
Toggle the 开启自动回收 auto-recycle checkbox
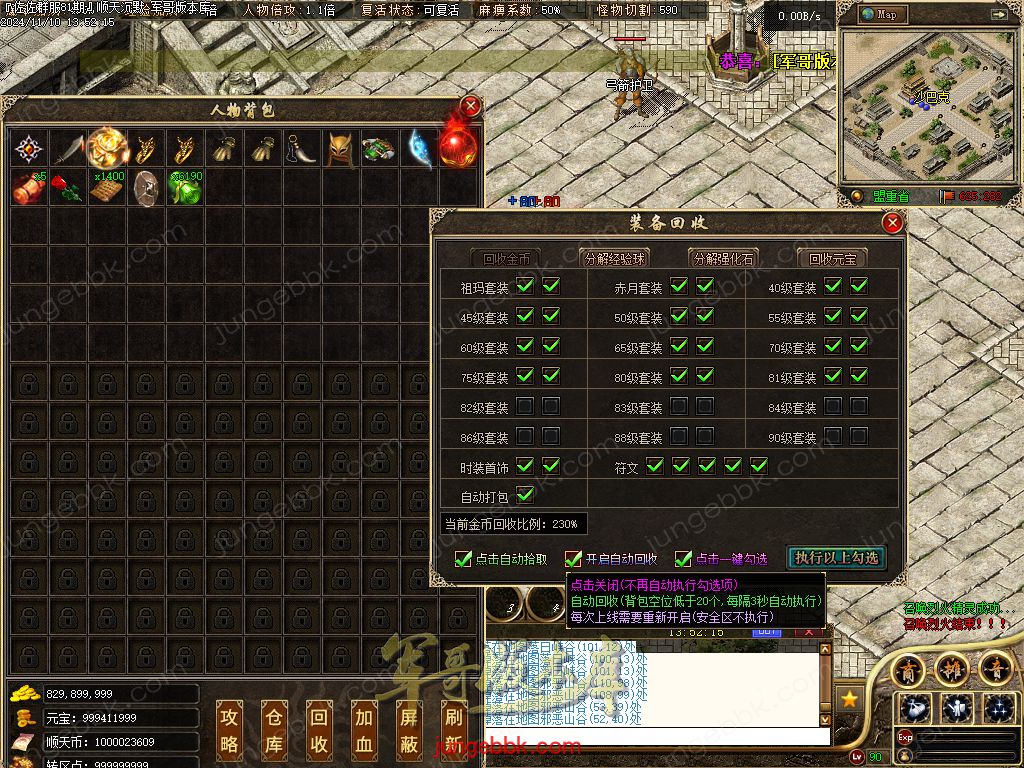tap(573, 559)
